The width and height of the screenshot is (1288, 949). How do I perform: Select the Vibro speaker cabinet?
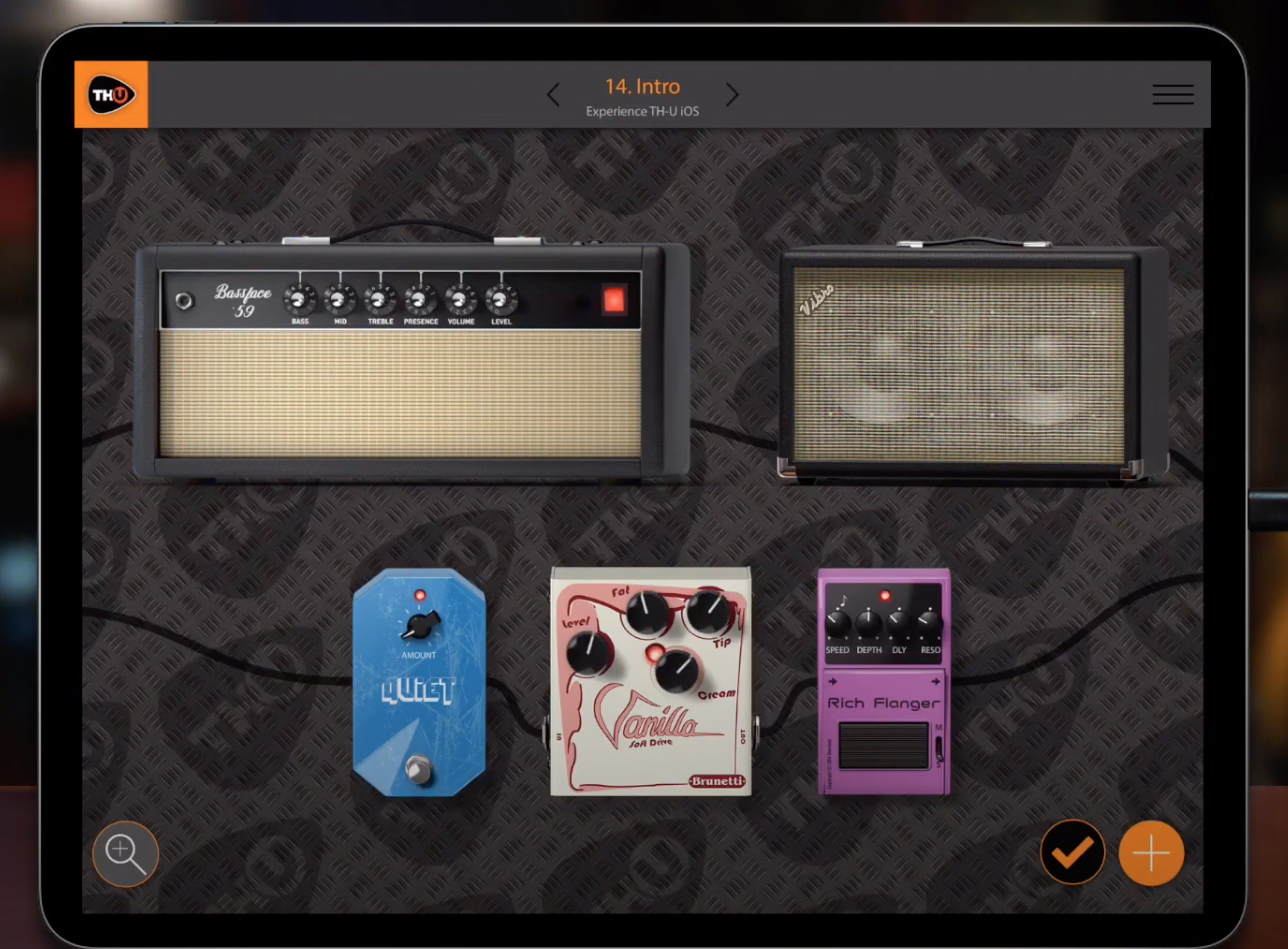click(965, 365)
